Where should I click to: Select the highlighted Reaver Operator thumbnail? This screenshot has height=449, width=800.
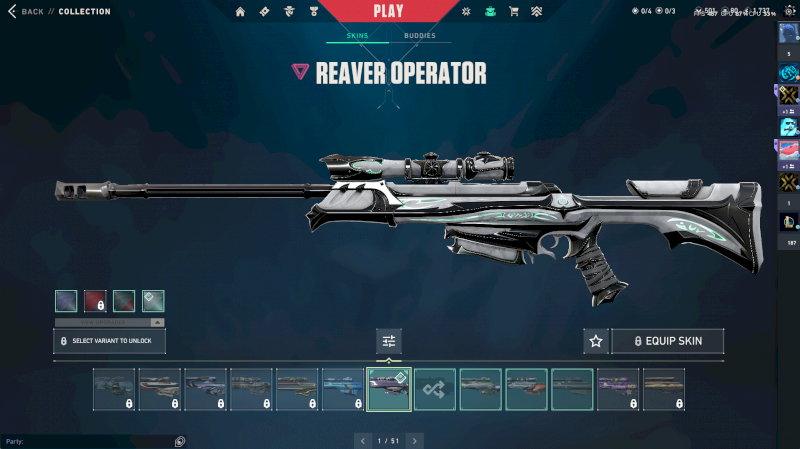(389, 389)
